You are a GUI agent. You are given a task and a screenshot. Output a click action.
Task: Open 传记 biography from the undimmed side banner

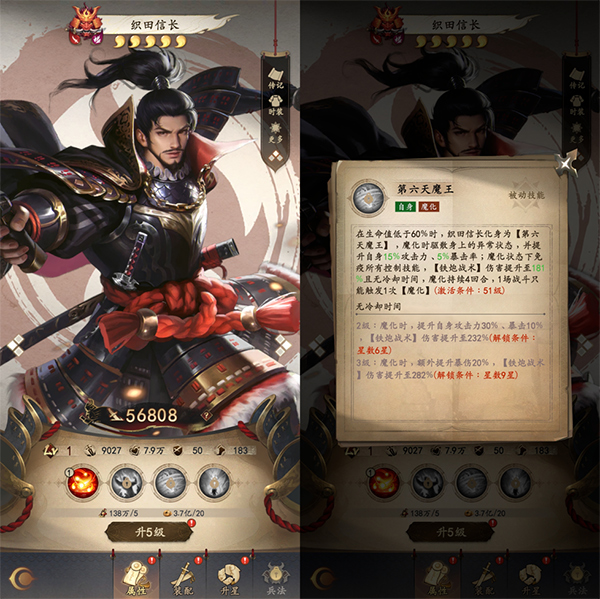(x=277, y=75)
